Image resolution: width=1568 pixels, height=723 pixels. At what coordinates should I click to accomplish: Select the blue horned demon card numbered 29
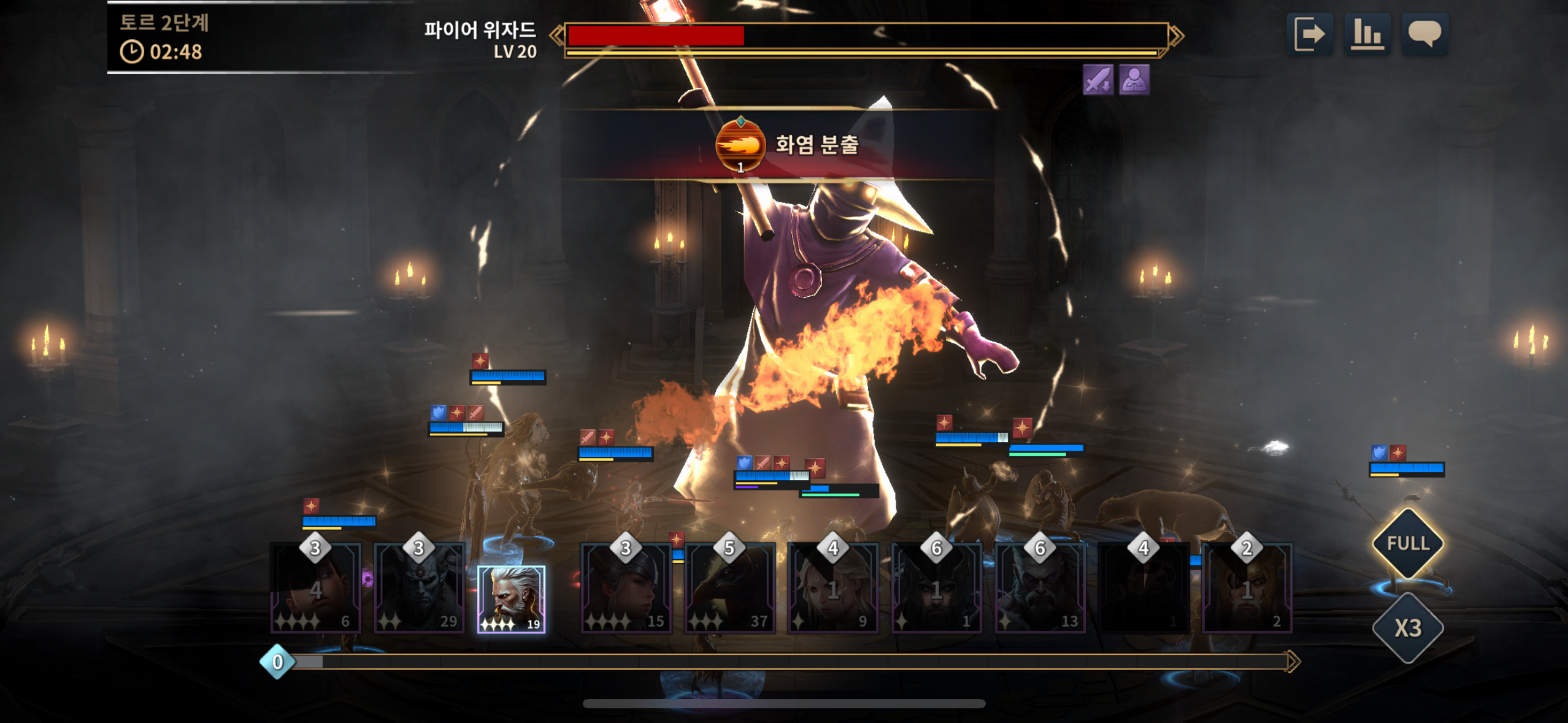(x=419, y=589)
